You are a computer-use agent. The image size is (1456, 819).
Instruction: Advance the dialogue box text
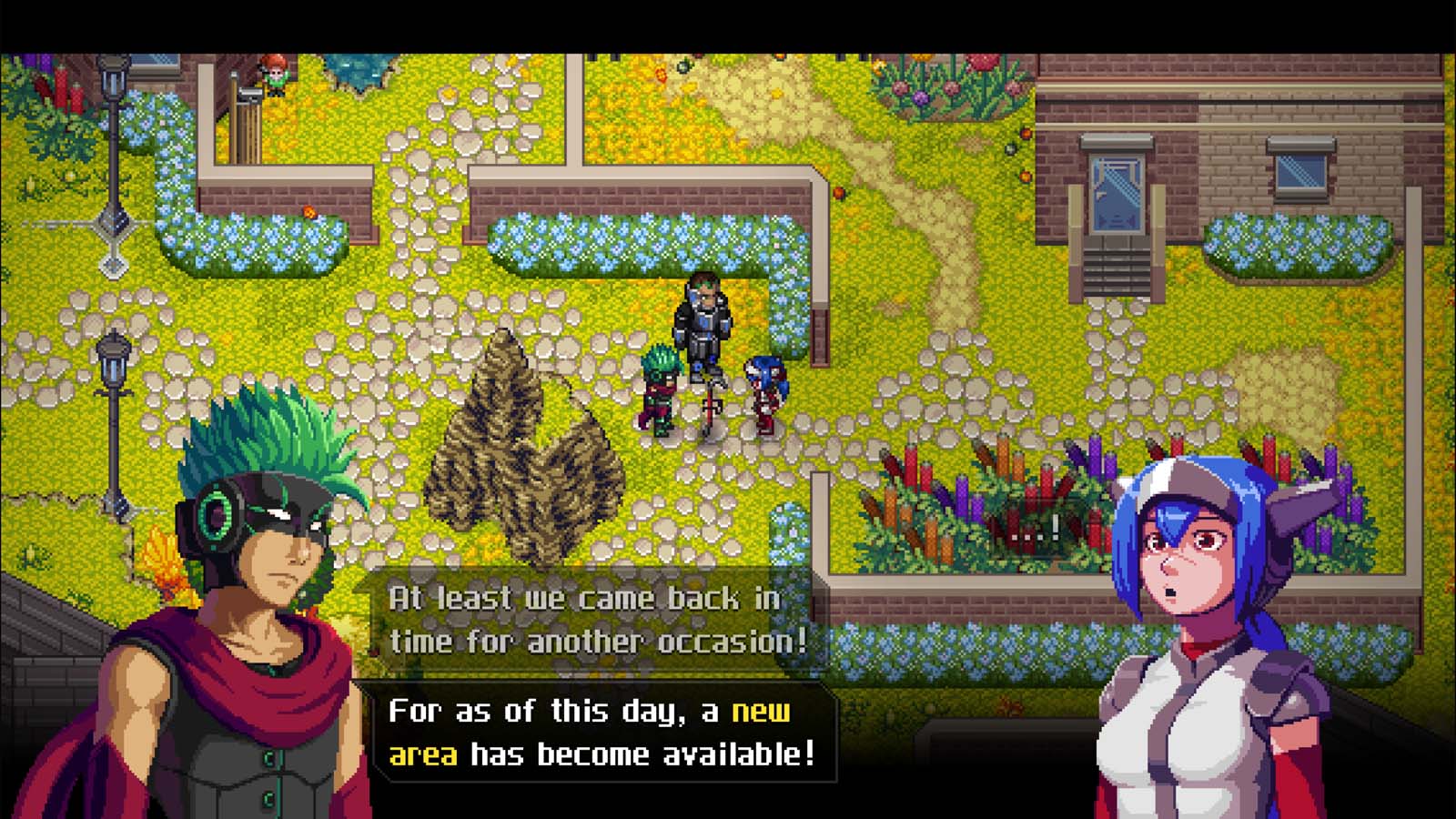[601, 733]
